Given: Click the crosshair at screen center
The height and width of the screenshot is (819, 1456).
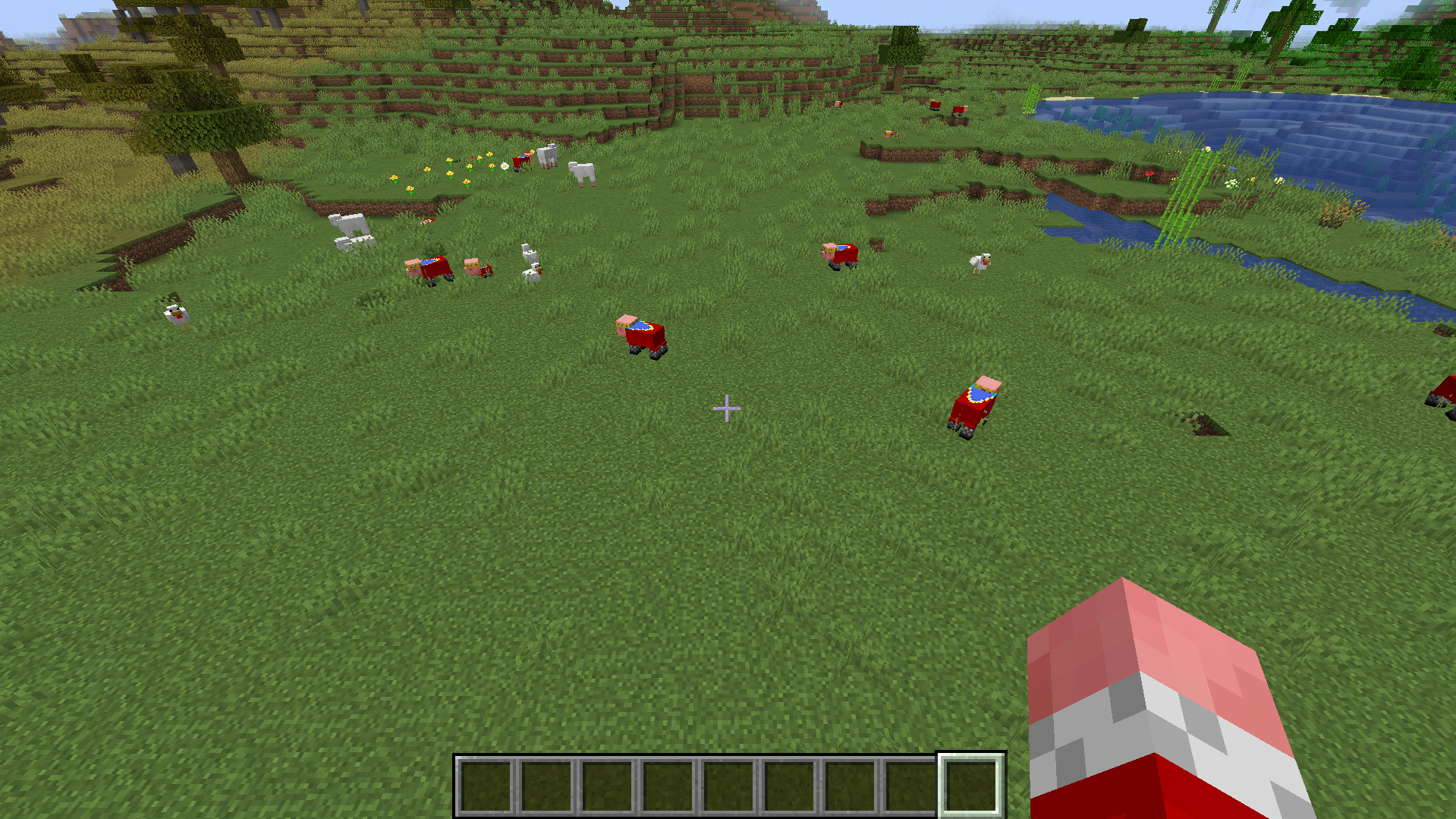Looking at the screenshot, I should [x=727, y=408].
